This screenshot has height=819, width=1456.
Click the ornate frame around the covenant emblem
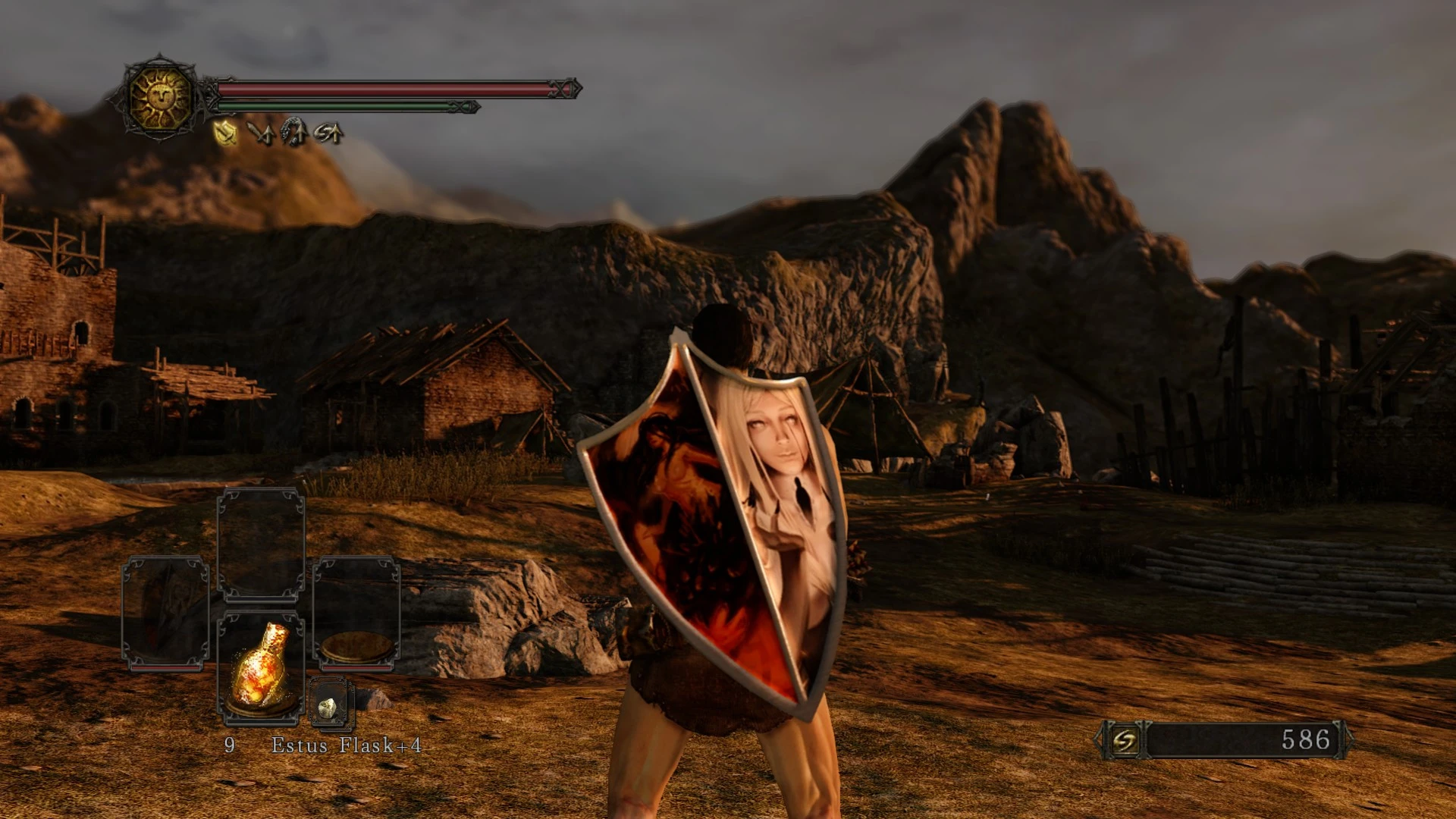tap(159, 61)
